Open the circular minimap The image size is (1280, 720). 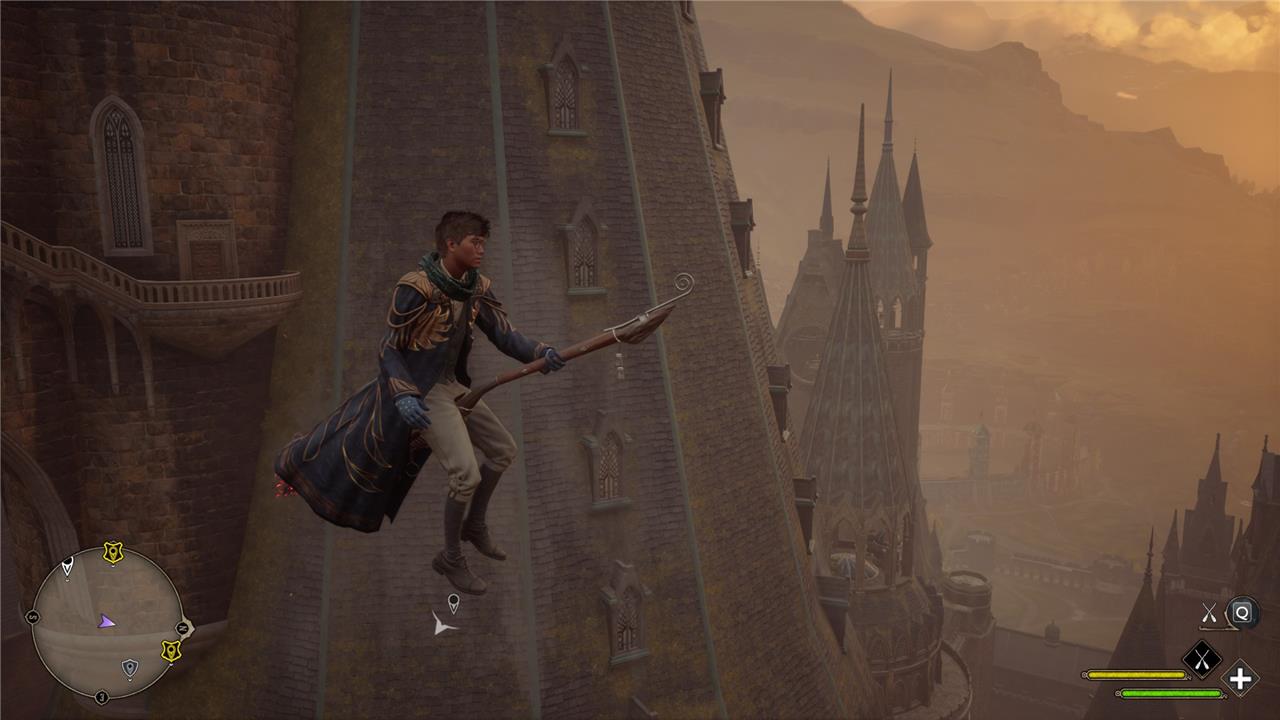(x=107, y=622)
